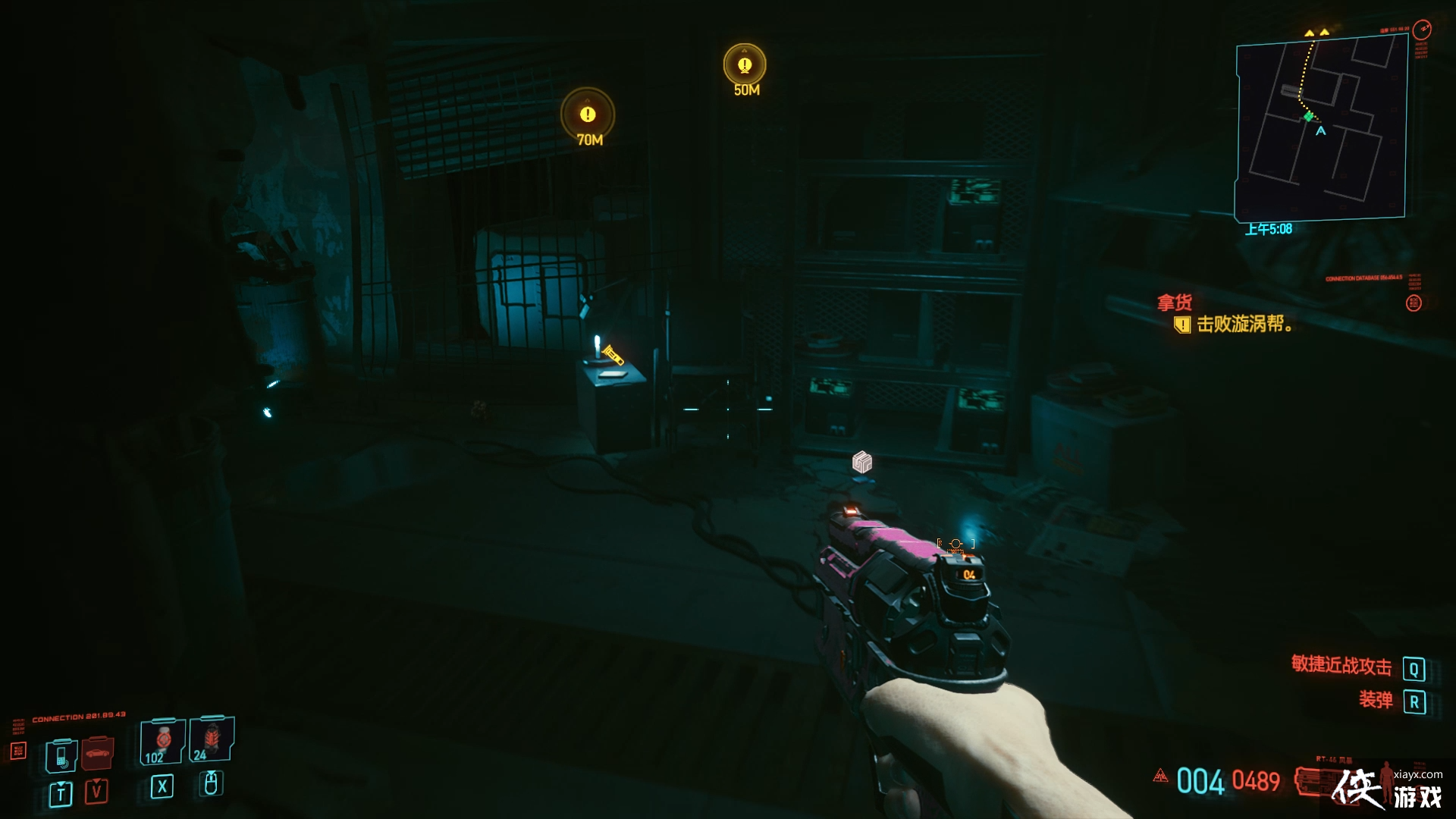Select the 70M objective marker
The height and width of the screenshot is (819, 1456).
pos(588,115)
